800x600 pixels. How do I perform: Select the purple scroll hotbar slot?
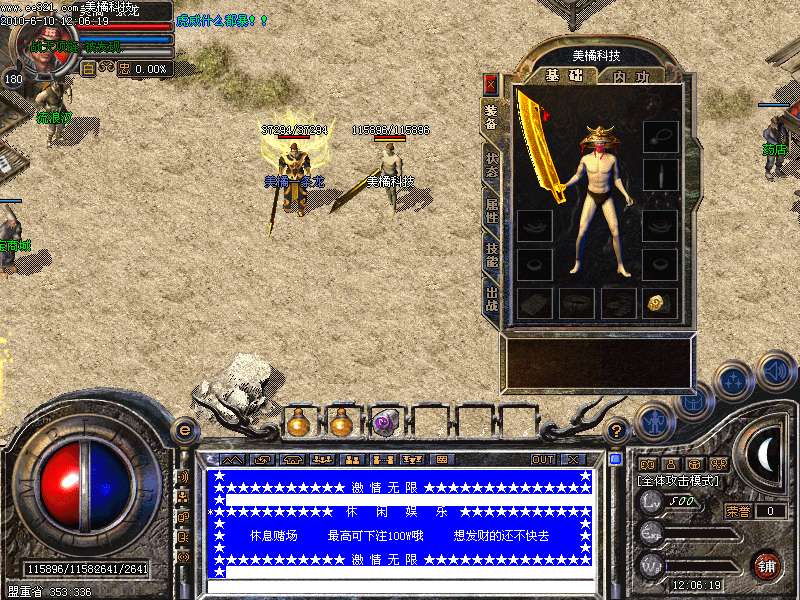point(385,423)
